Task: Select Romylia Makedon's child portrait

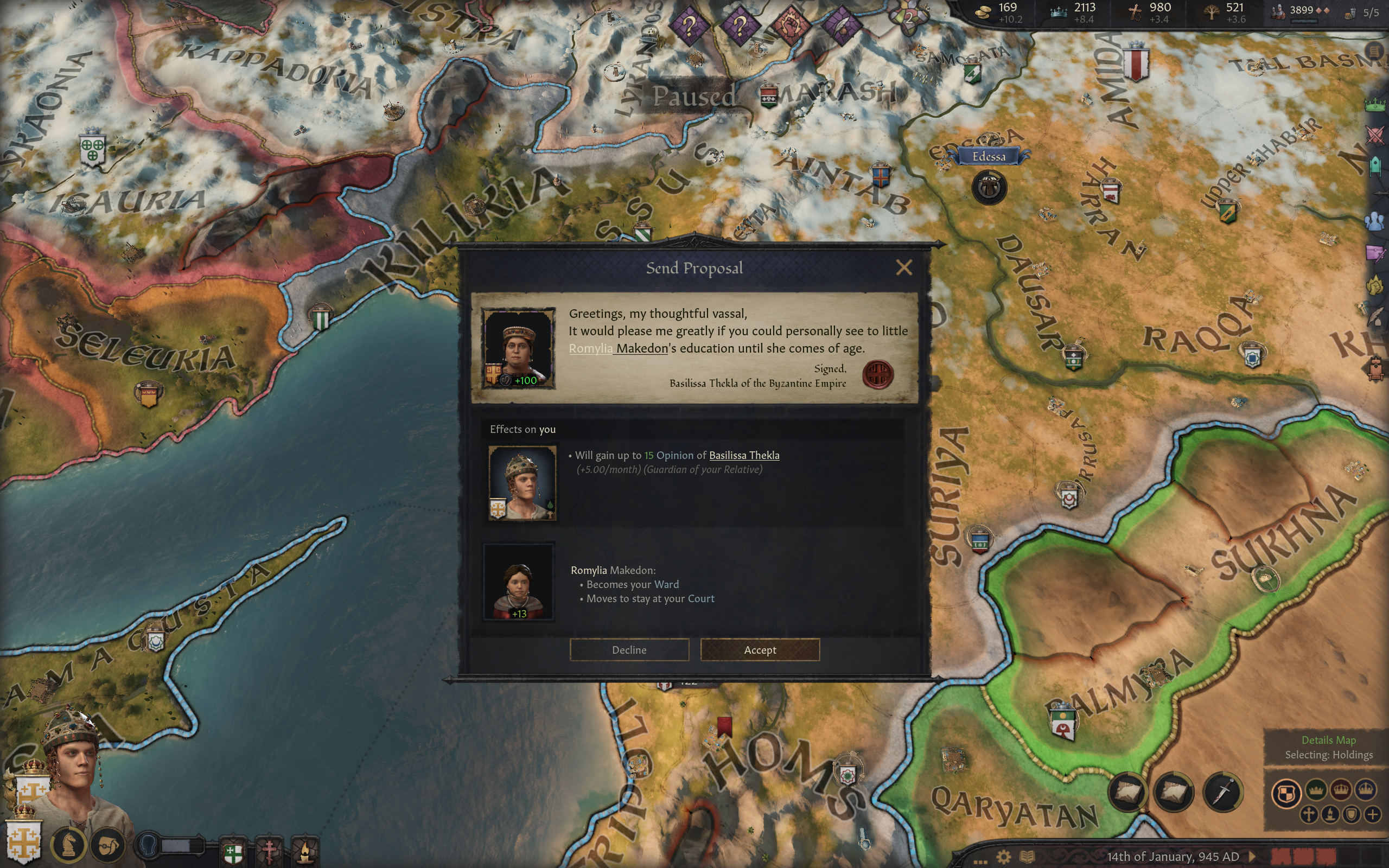Action: coord(519,582)
